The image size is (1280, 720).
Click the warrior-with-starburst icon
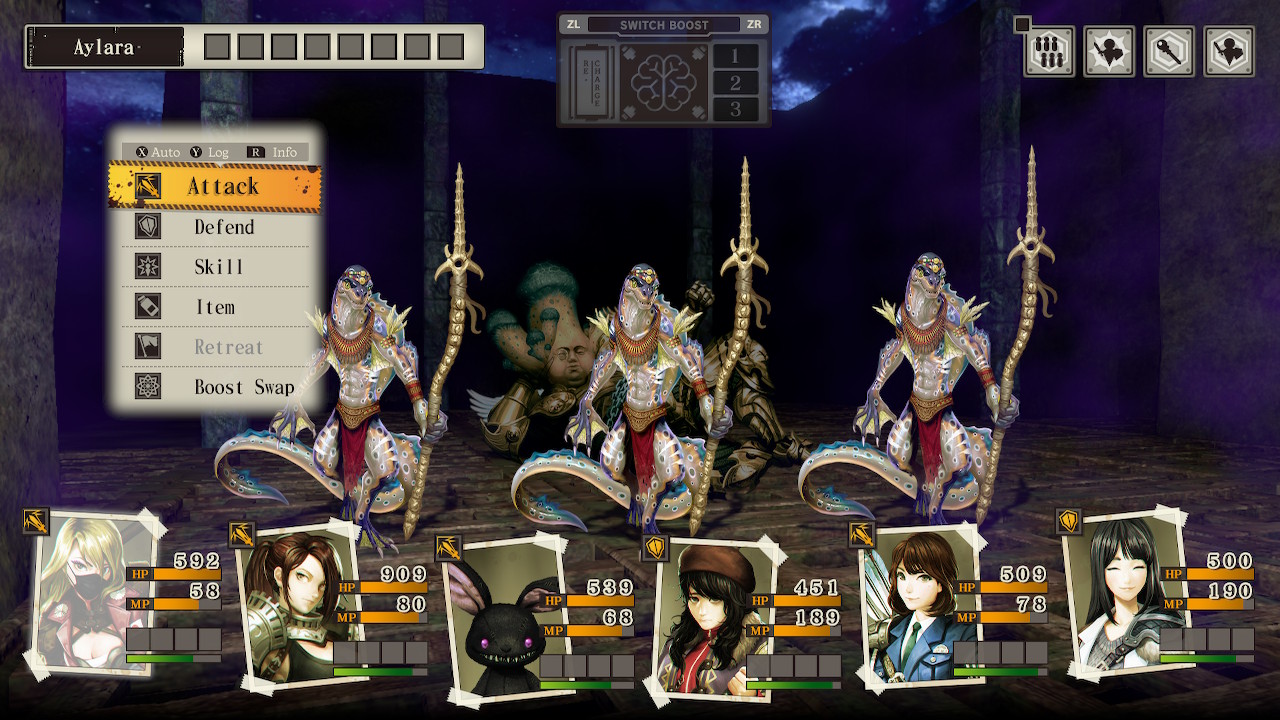[x=1109, y=52]
